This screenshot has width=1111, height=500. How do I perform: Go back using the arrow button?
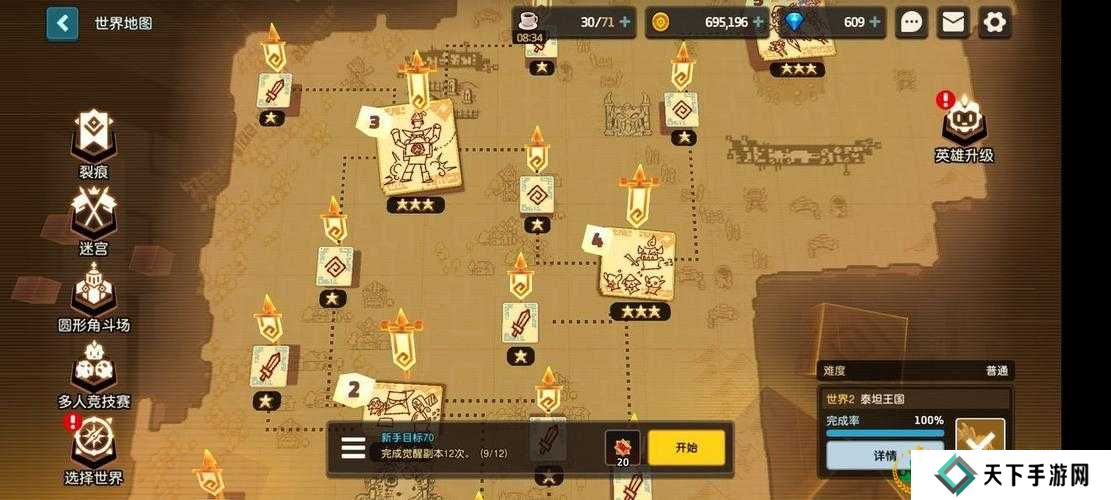(x=62, y=23)
